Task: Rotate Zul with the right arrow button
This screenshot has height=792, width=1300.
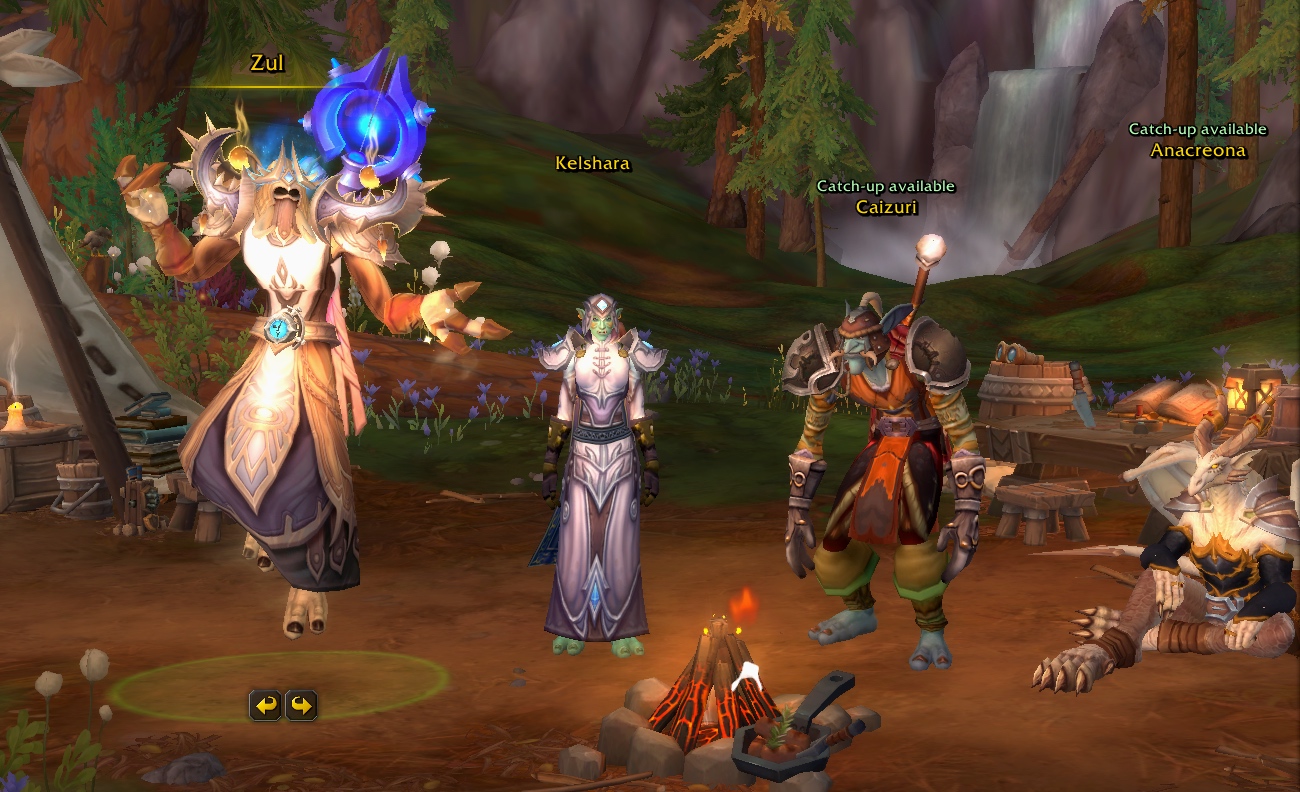Action: pos(301,706)
